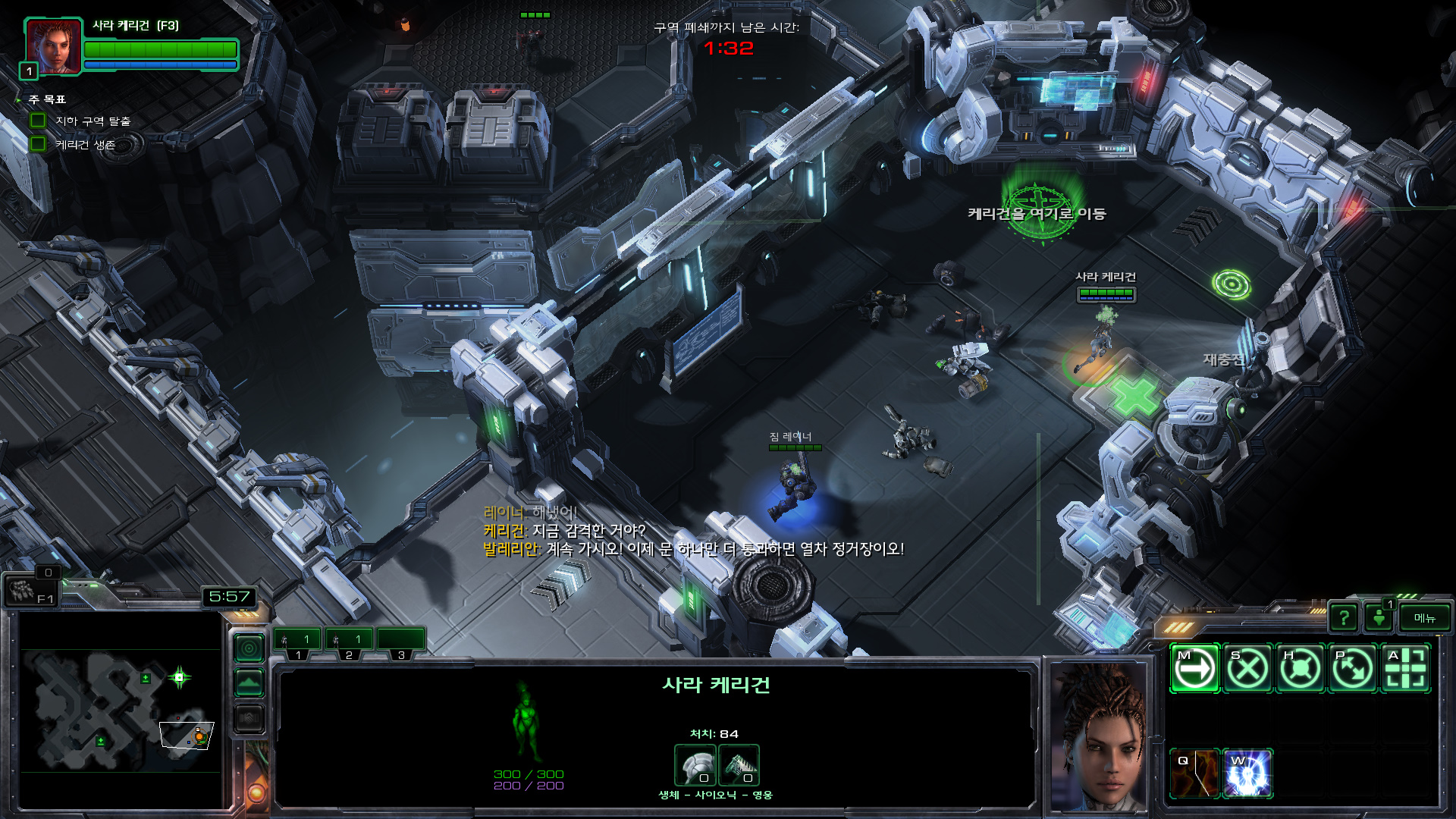Image resolution: width=1456 pixels, height=819 pixels.
Task: Select the empty control group 3 tab
Action: [x=401, y=642]
